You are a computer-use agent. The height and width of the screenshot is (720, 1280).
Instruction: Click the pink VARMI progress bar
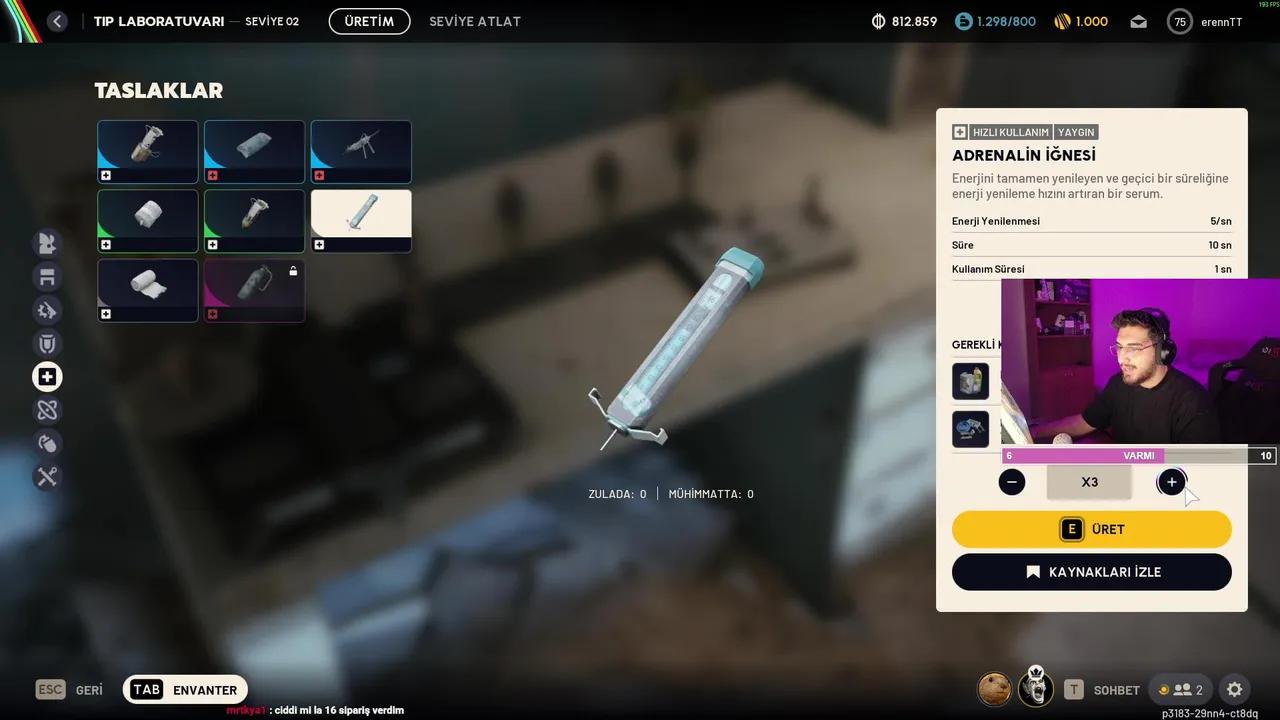(1085, 455)
